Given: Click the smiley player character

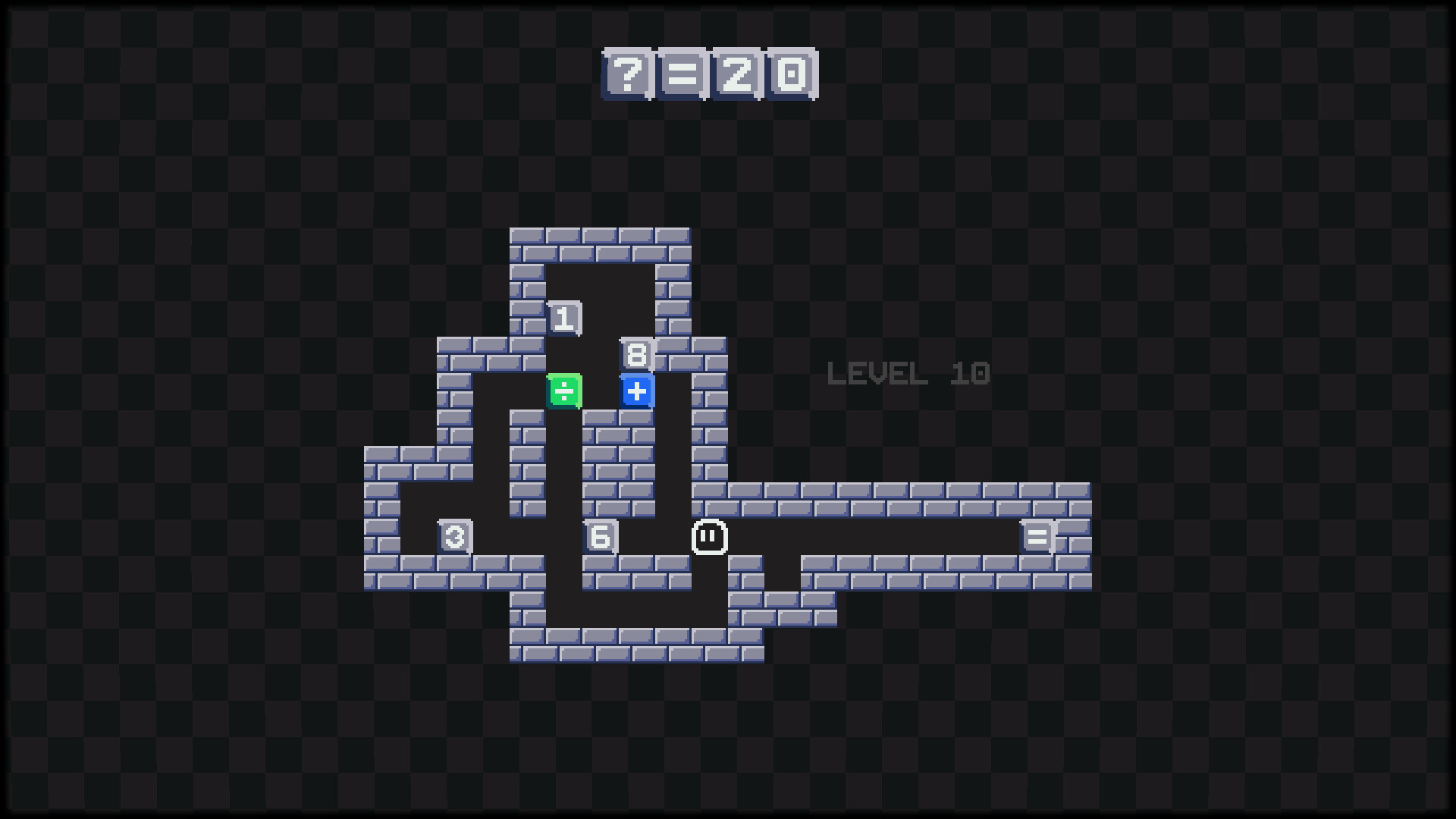Looking at the screenshot, I should [x=710, y=536].
